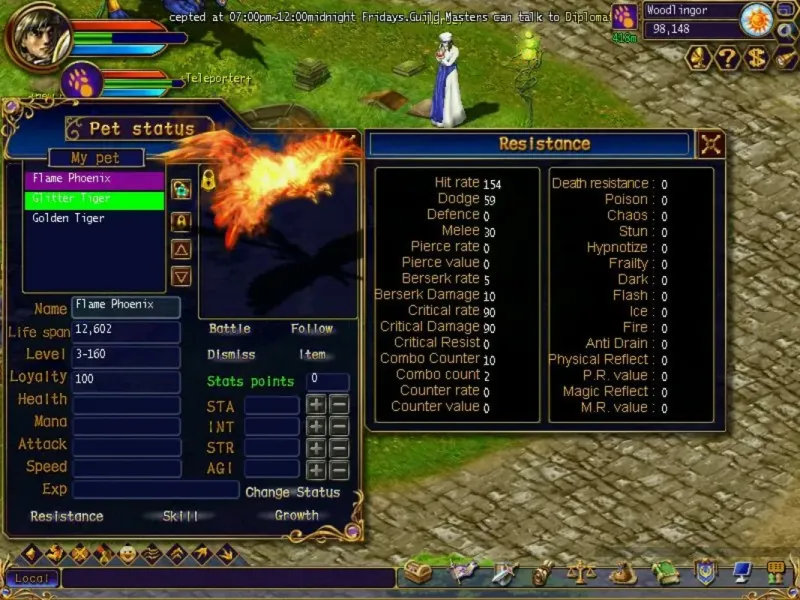Open the pet Growth panel
The image size is (800, 600).
point(297,516)
